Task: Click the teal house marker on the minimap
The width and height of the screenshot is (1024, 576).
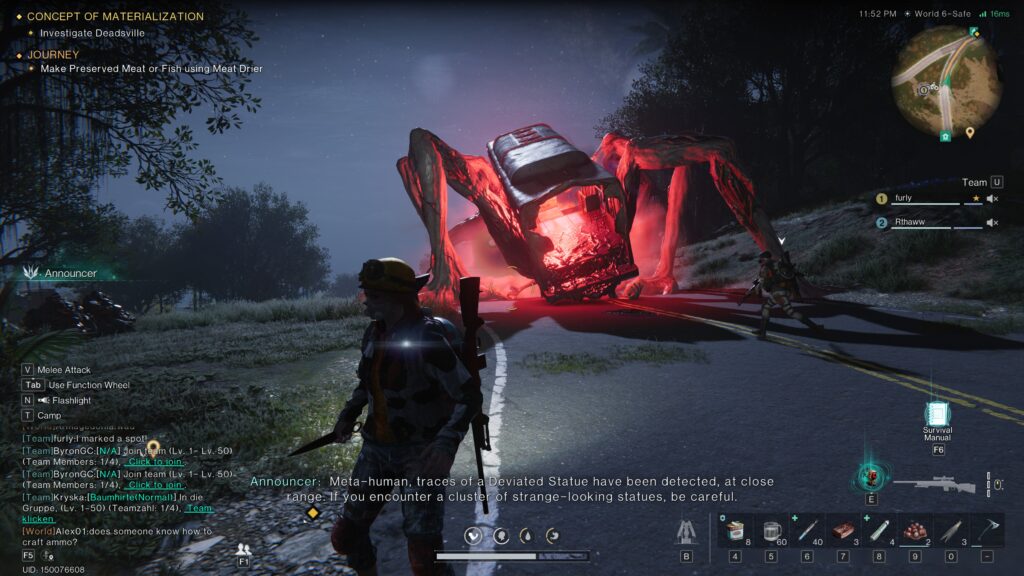Action: (945, 135)
